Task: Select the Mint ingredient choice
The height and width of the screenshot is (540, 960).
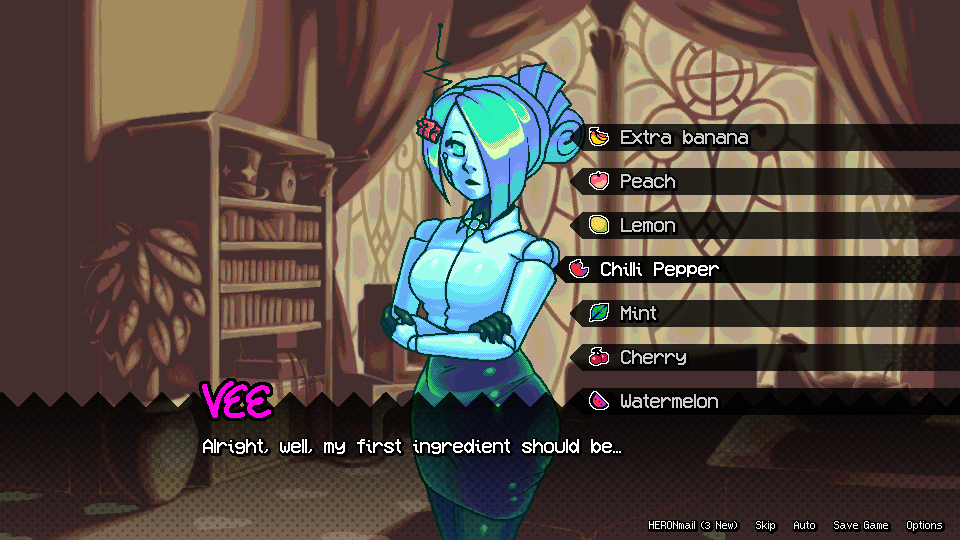Action: [x=638, y=314]
